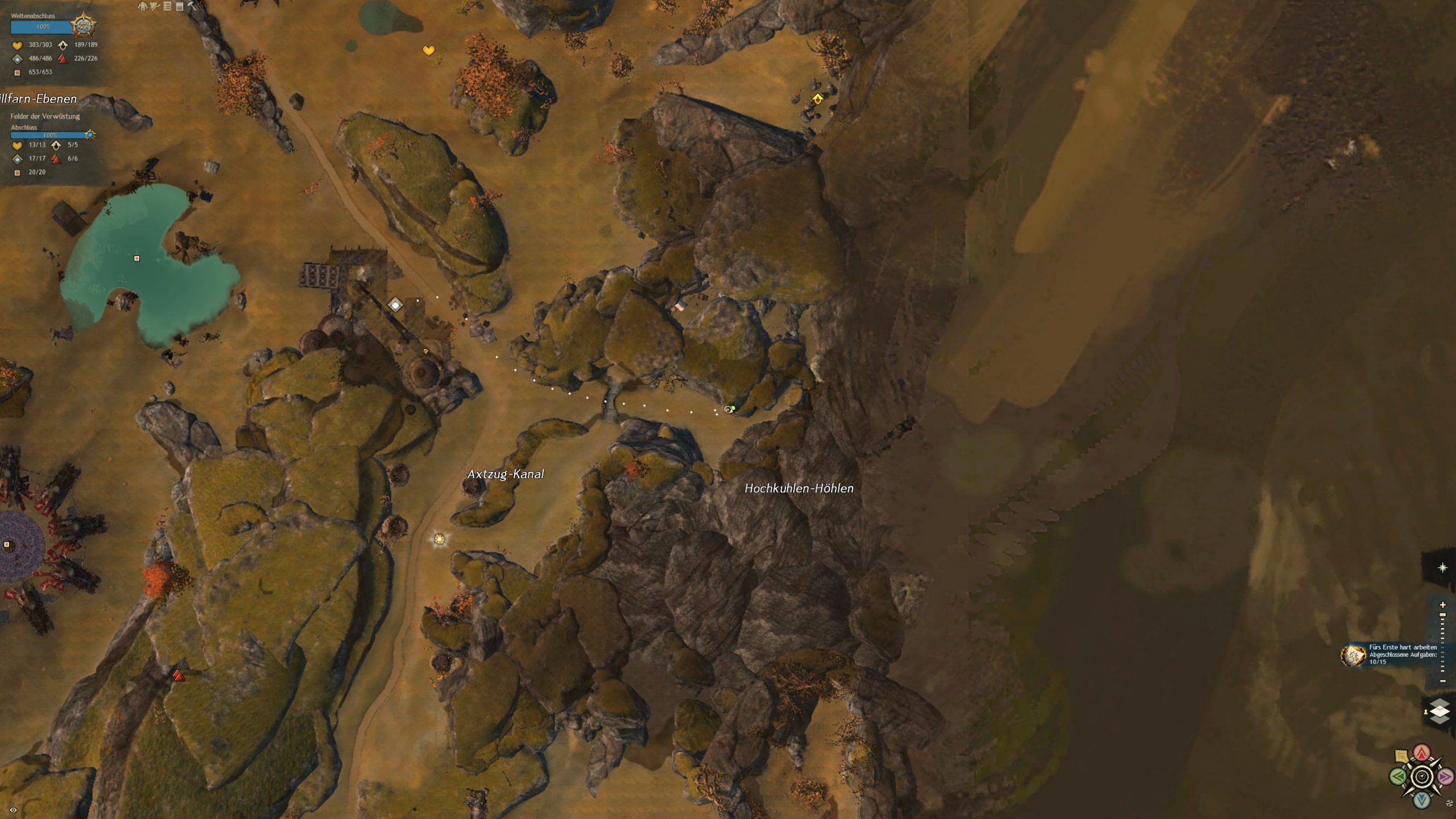Click the white star button at the right edge
1456x819 pixels.
click(1442, 568)
